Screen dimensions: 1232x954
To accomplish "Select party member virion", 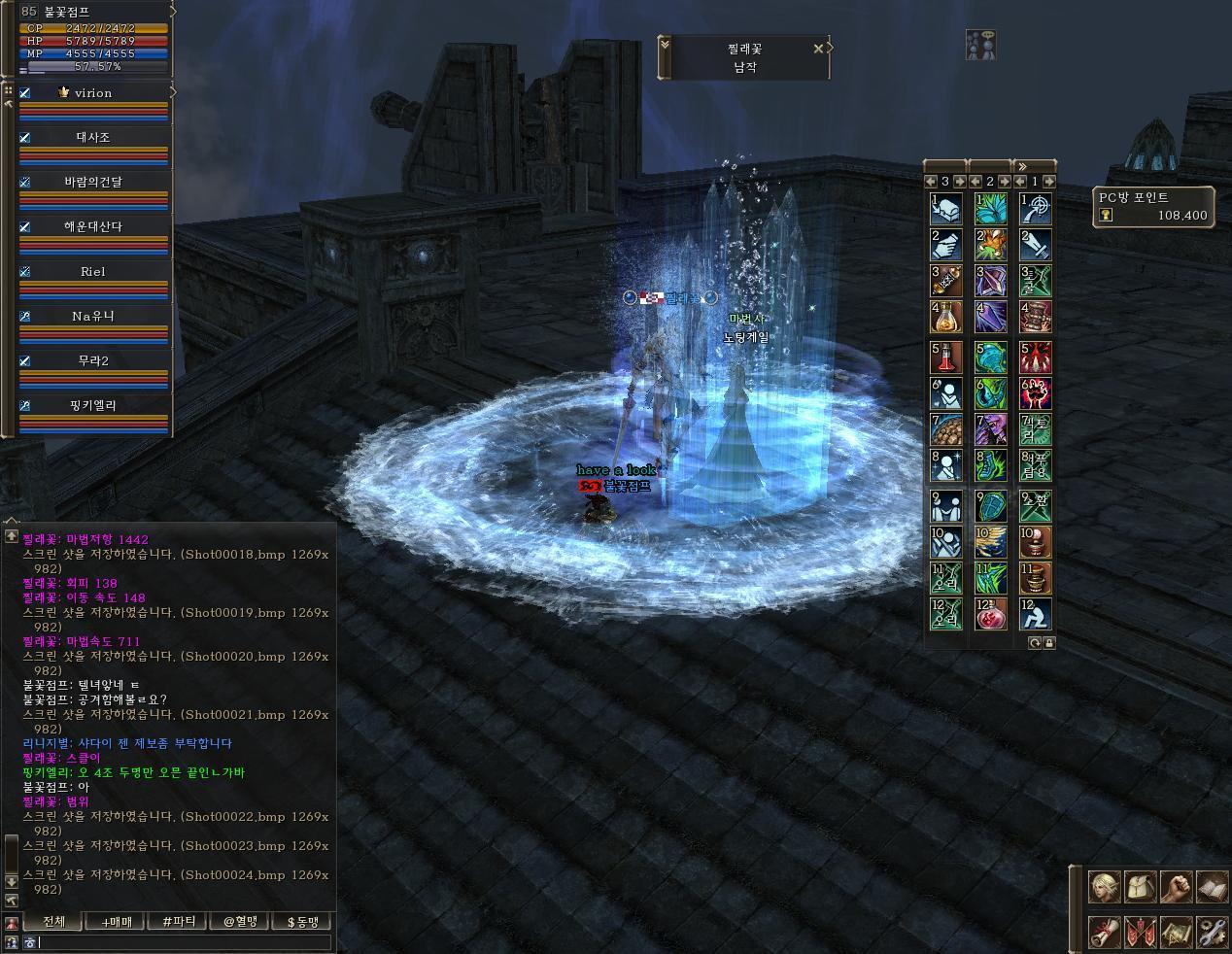I will coord(93,93).
